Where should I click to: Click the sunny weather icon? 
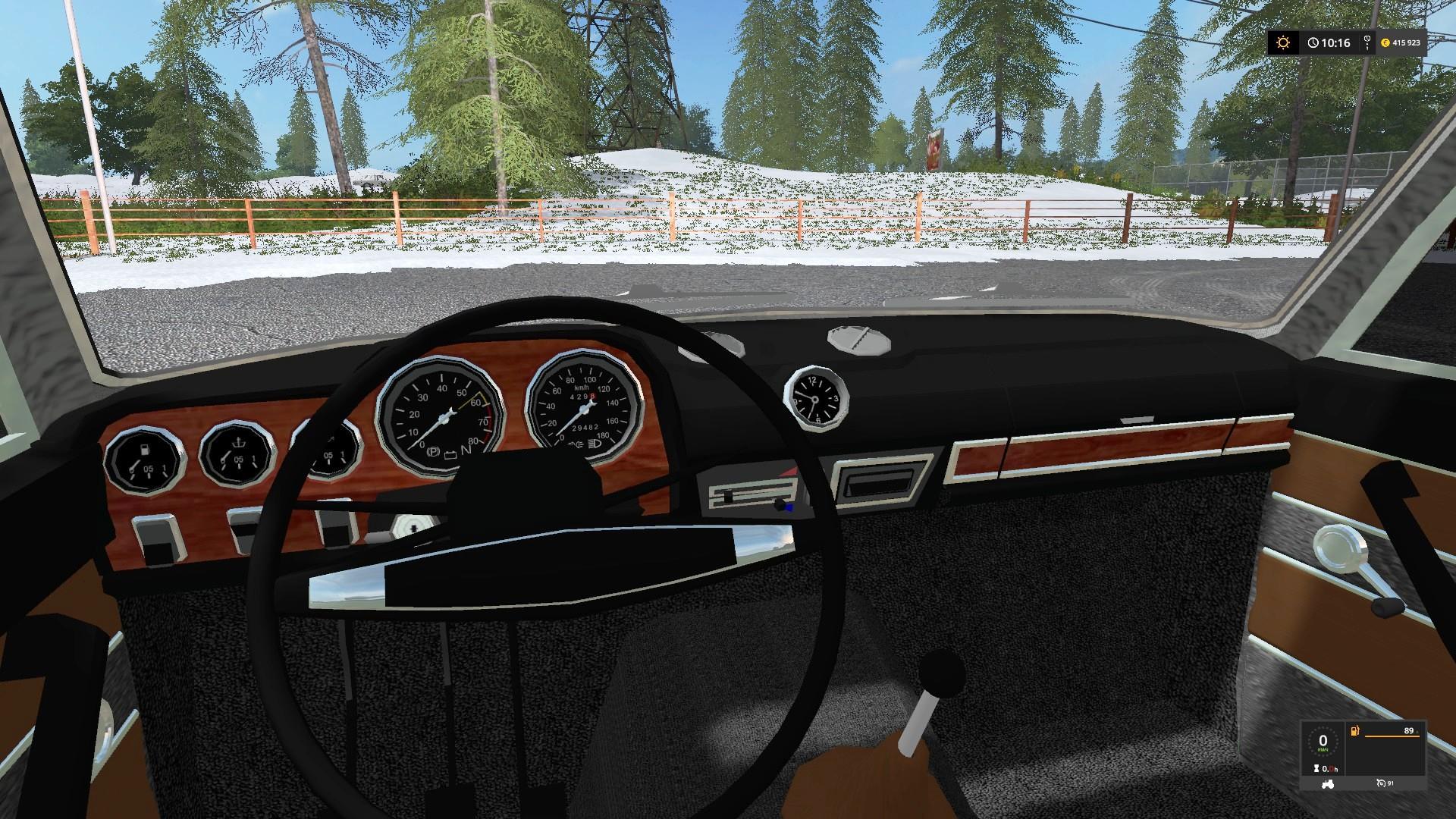coord(1283,42)
